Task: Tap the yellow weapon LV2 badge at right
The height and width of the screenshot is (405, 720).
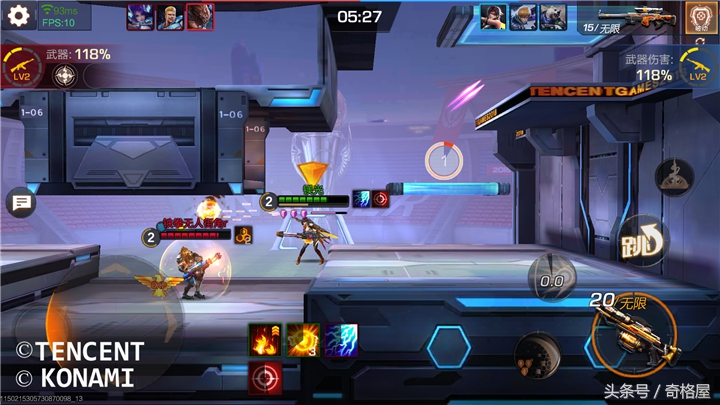Action: (x=697, y=68)
